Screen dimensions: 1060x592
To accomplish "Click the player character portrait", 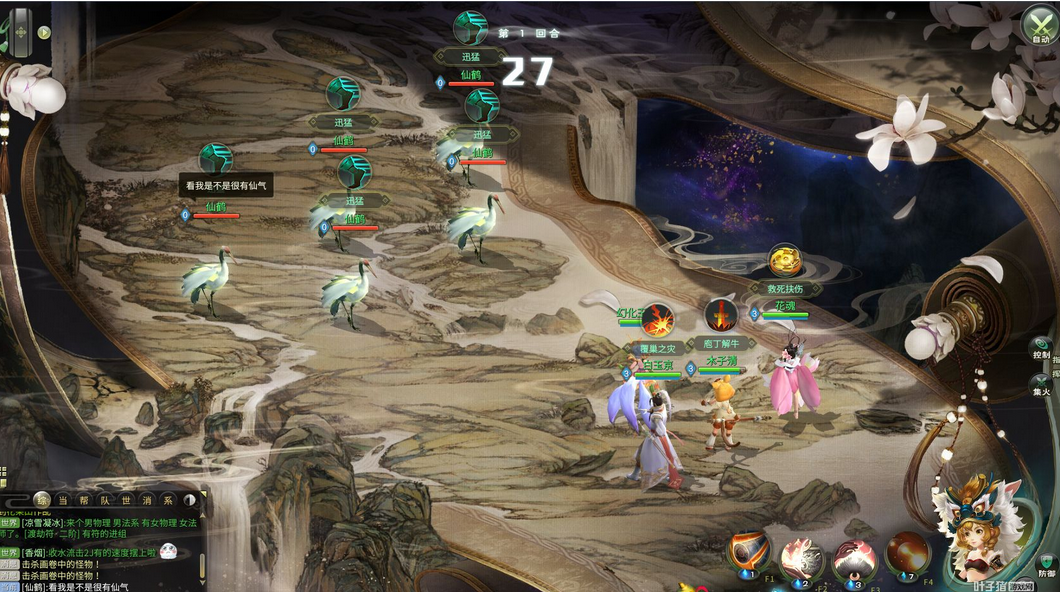I will (978, 532).
